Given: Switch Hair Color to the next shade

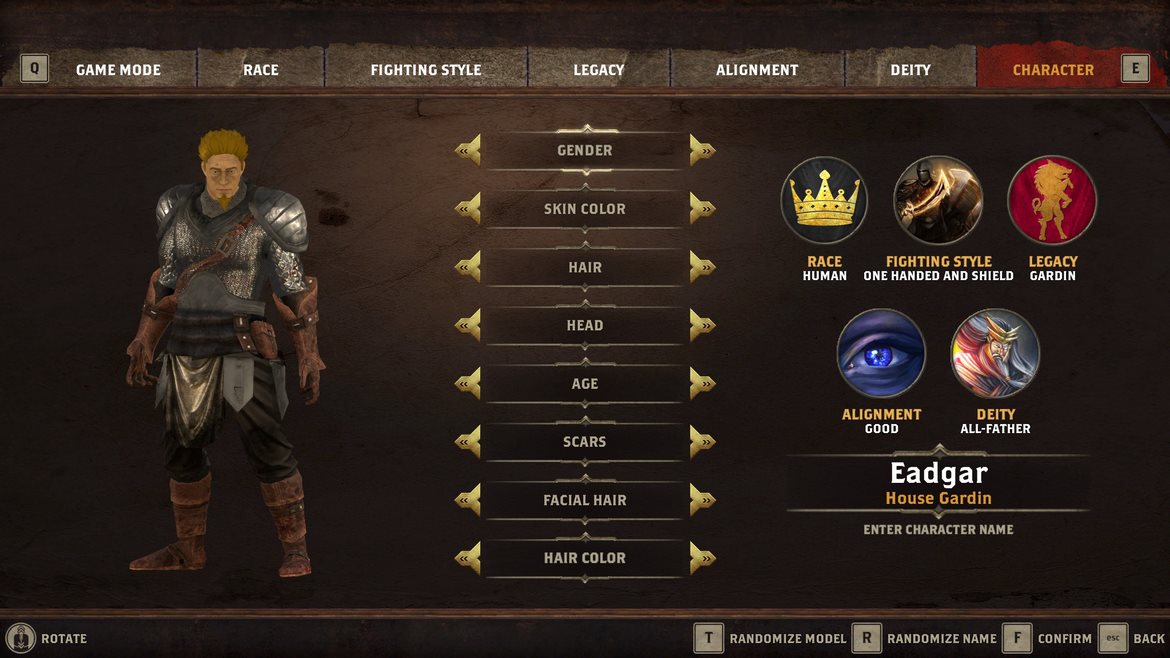Looking at the screenshot, I should point(702,558).
